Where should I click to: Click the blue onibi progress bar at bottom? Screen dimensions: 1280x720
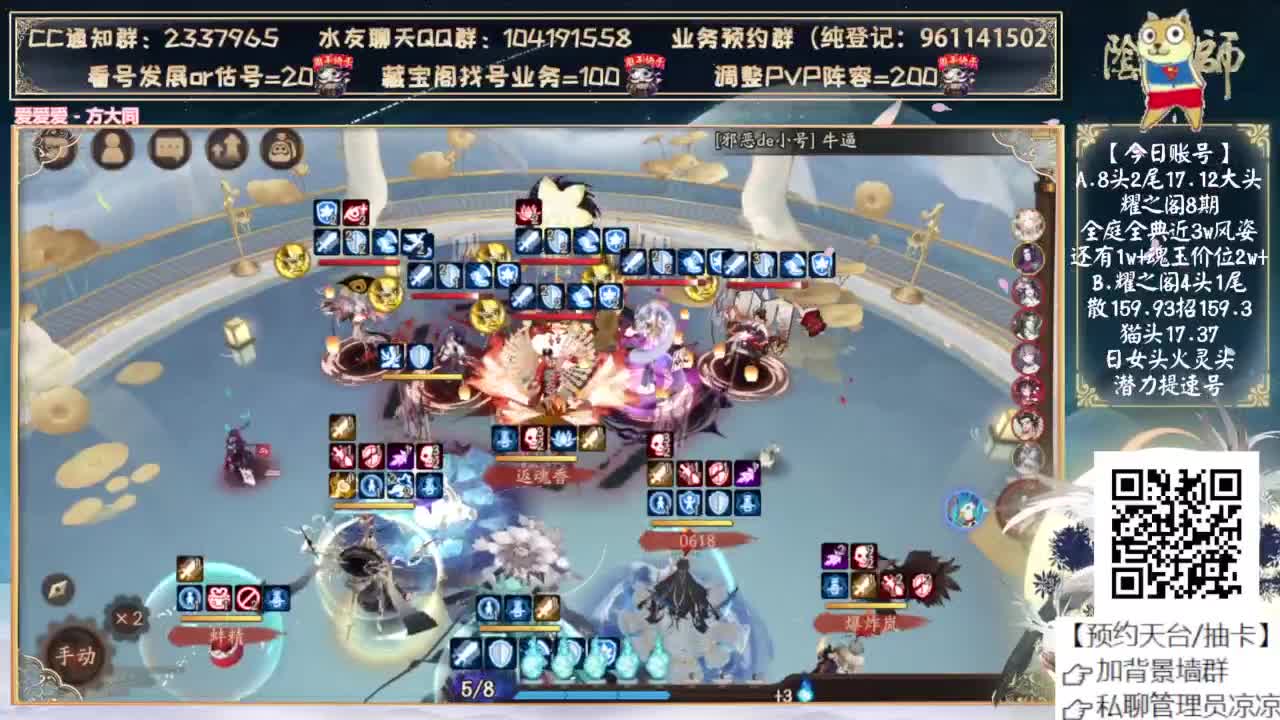pyautogui.click(x=590, y=692)
